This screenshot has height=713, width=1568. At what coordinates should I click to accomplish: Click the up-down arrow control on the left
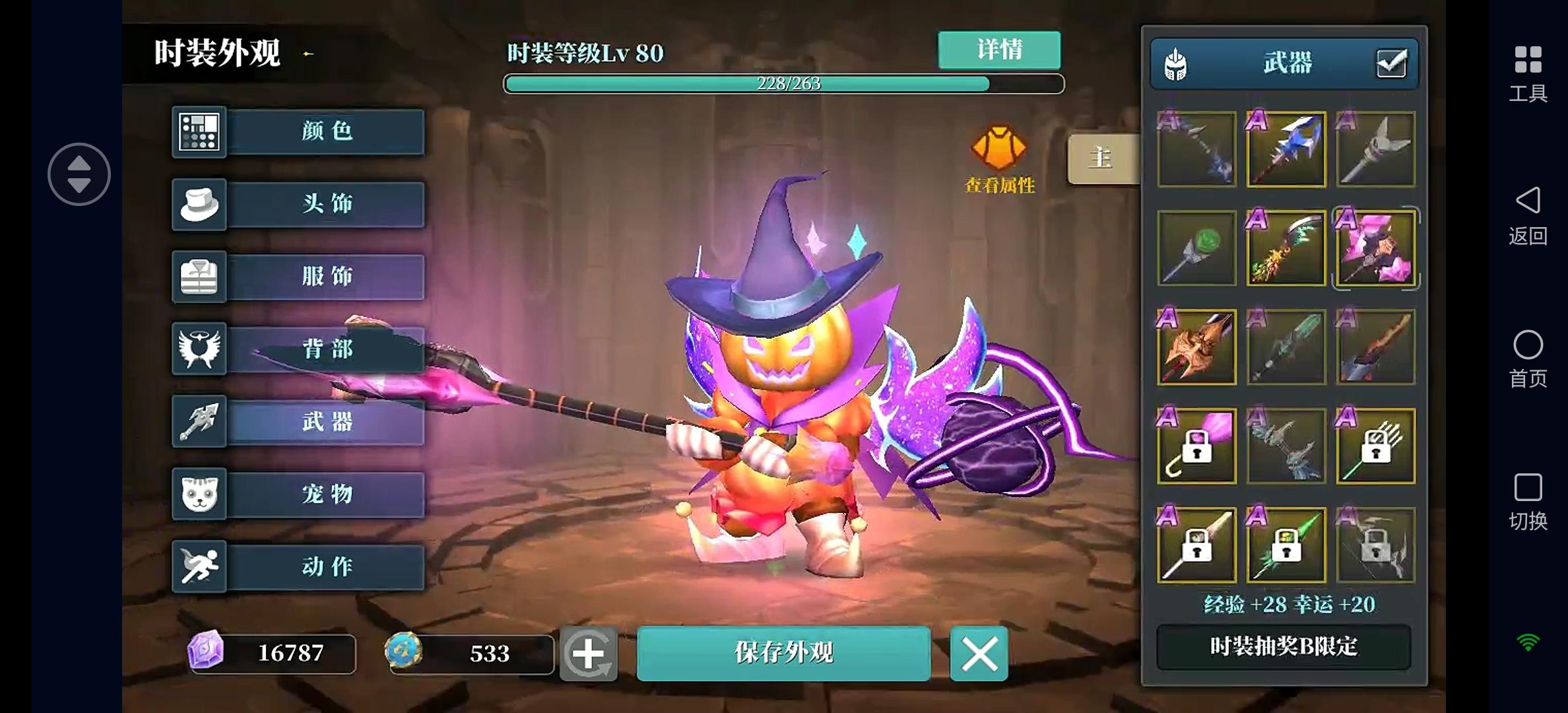tap(79, 174)
